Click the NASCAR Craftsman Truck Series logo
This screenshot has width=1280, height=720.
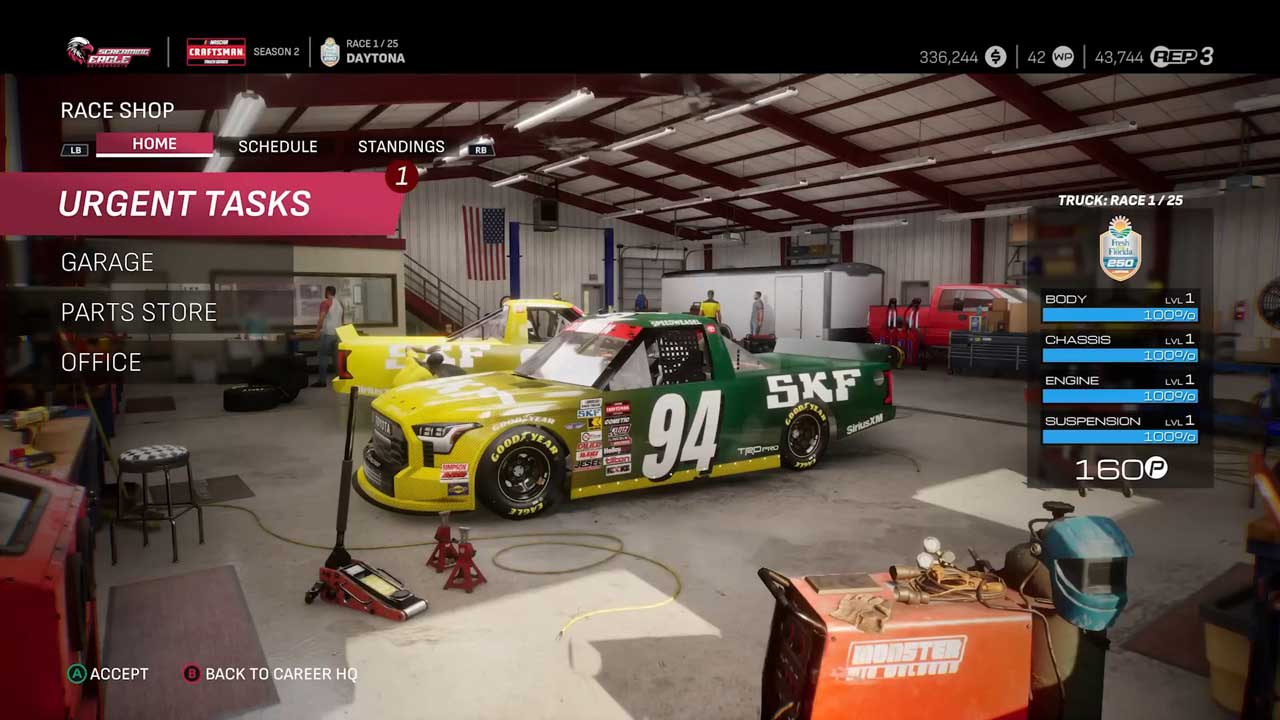coord(216,51)
